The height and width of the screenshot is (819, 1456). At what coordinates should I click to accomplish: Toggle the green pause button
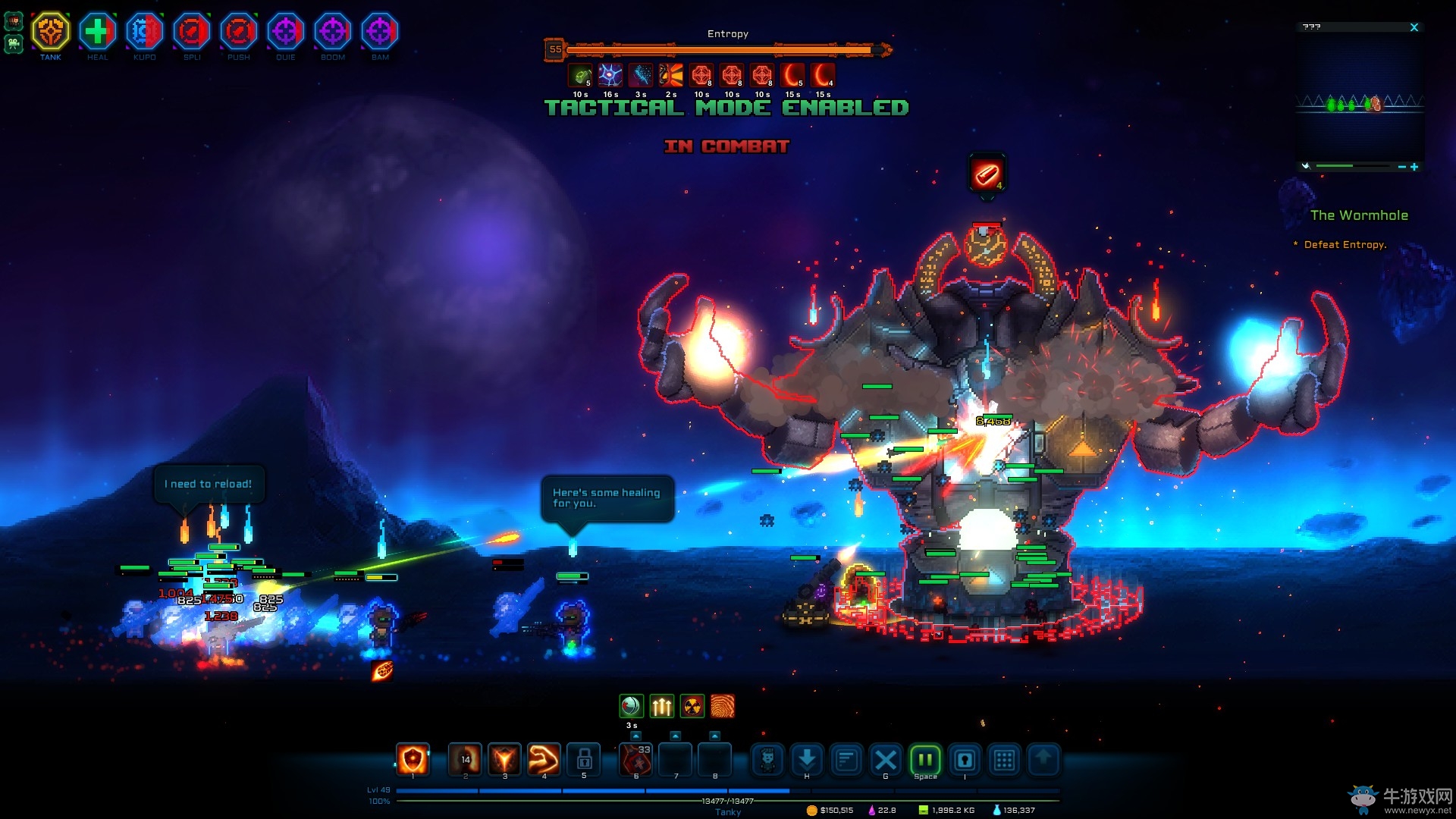click(x=925, y=759)
